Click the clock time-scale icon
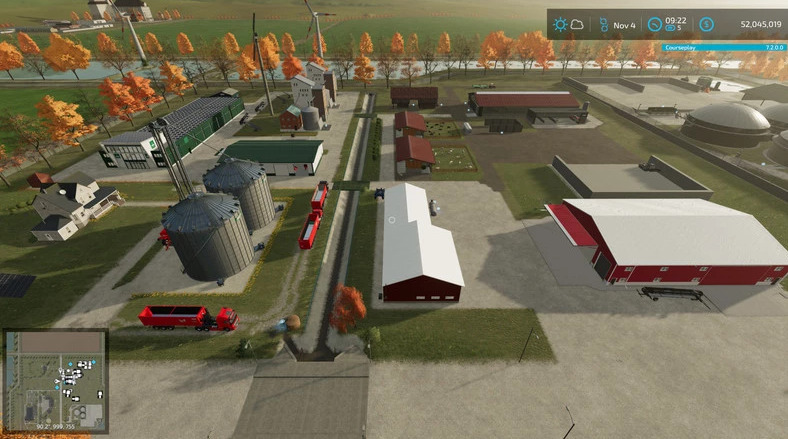This screenshot has width=788, height=439. (654, 23)
